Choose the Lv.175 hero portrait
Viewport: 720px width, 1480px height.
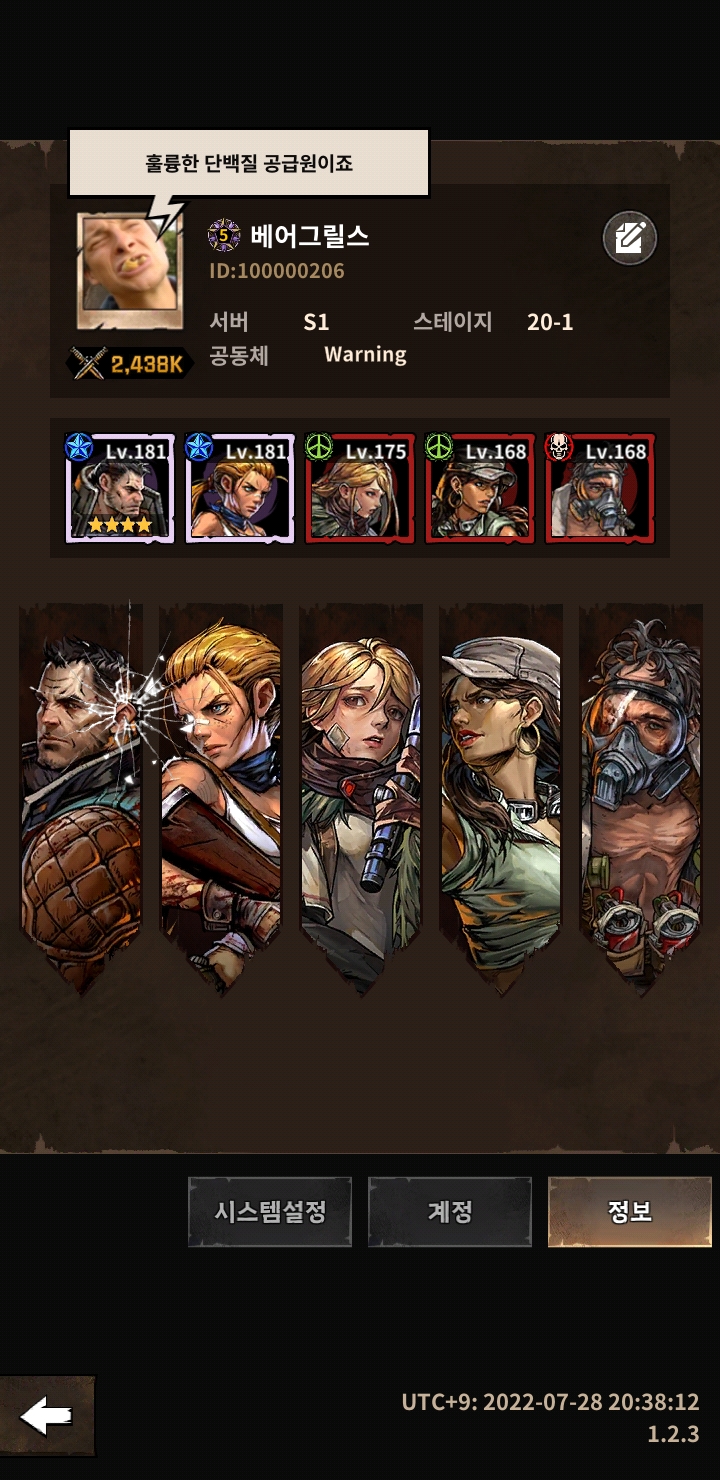click(360, 488)
